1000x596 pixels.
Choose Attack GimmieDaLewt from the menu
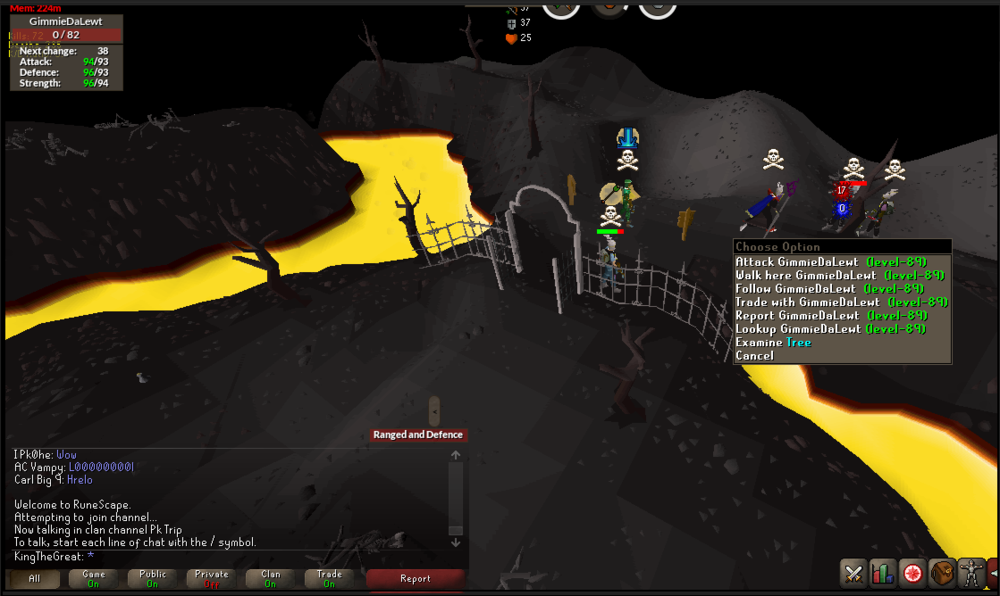point(830,262)
